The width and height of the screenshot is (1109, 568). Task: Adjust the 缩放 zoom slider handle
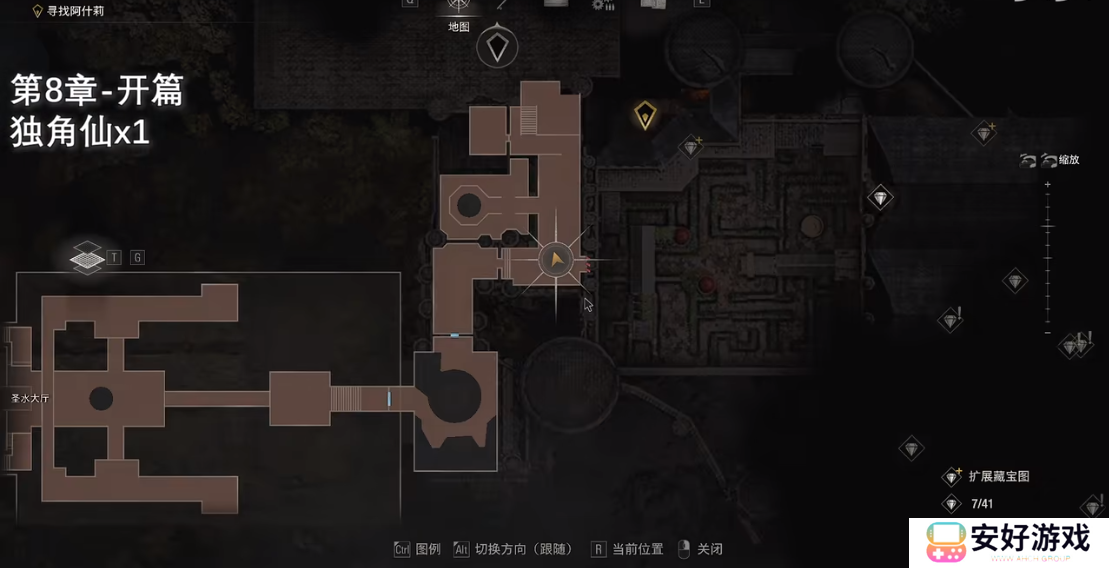[x=1047, y=227]
